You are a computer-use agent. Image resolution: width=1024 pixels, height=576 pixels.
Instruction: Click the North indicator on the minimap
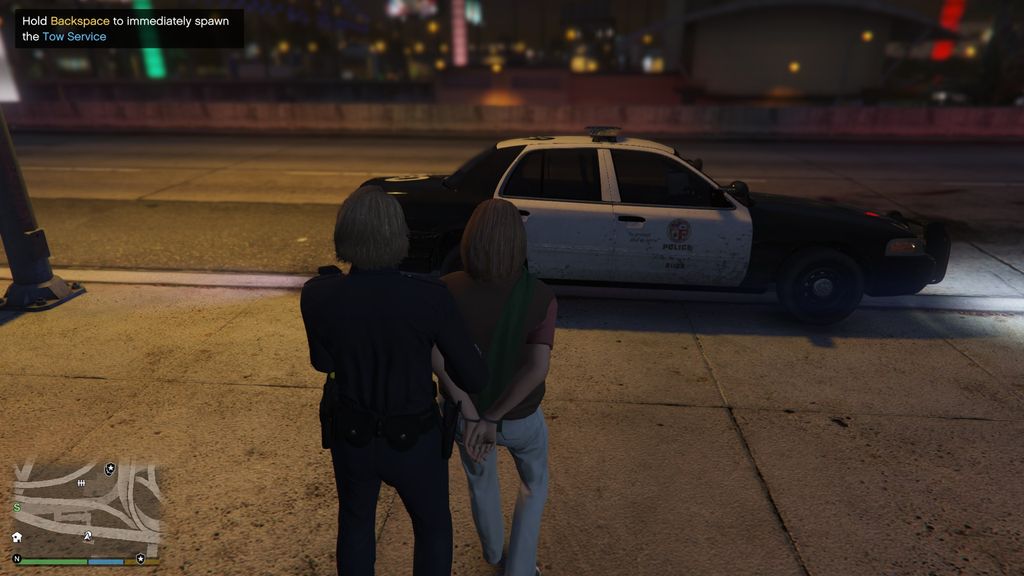tap(17, 558)
